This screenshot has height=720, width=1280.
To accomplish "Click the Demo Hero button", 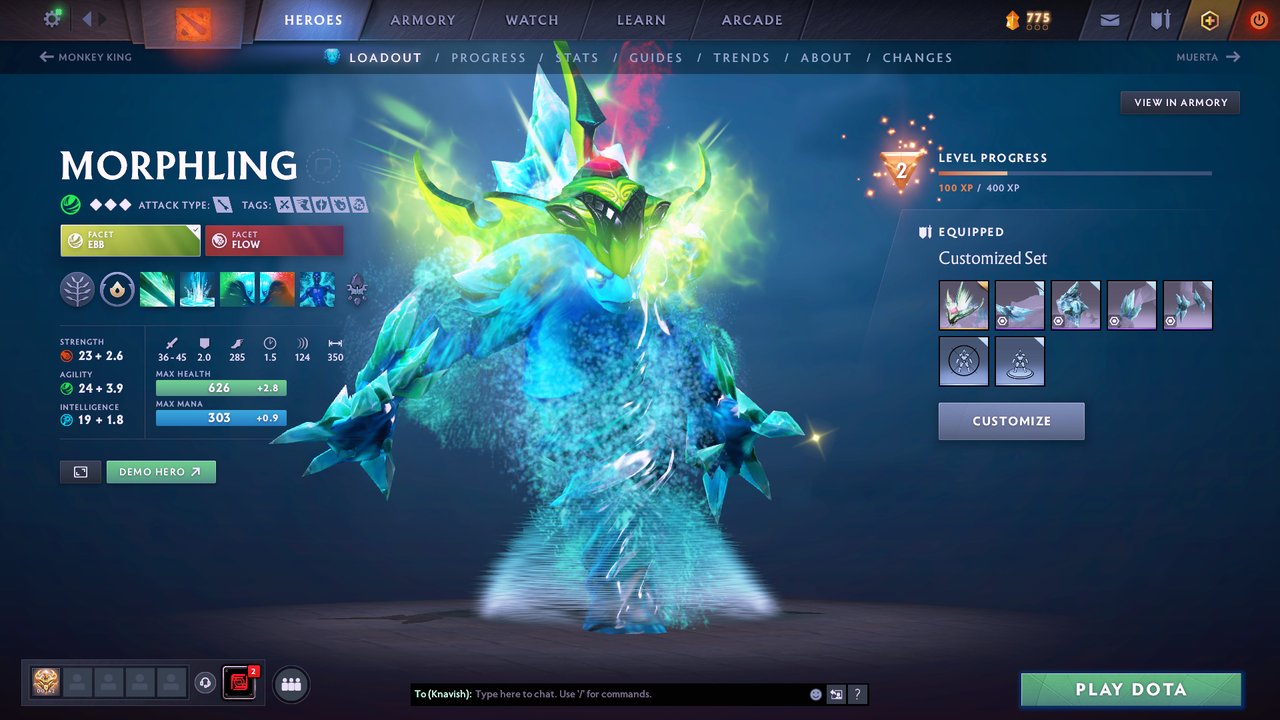I will [161, 471].
